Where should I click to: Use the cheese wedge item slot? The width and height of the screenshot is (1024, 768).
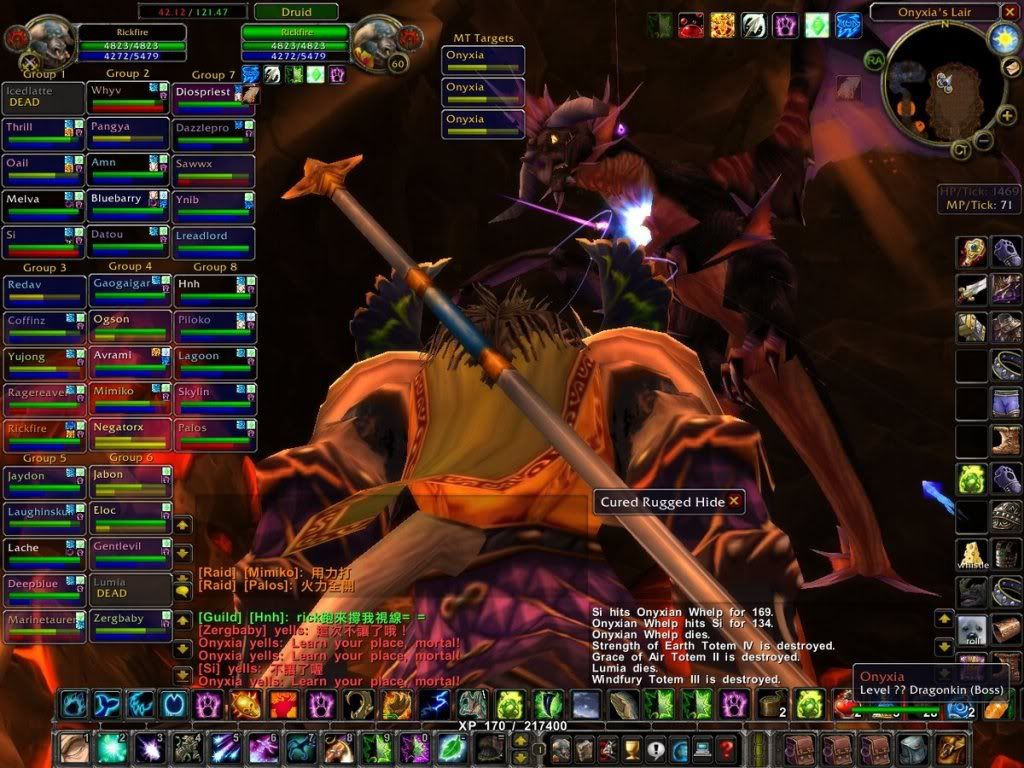[971, 554]
